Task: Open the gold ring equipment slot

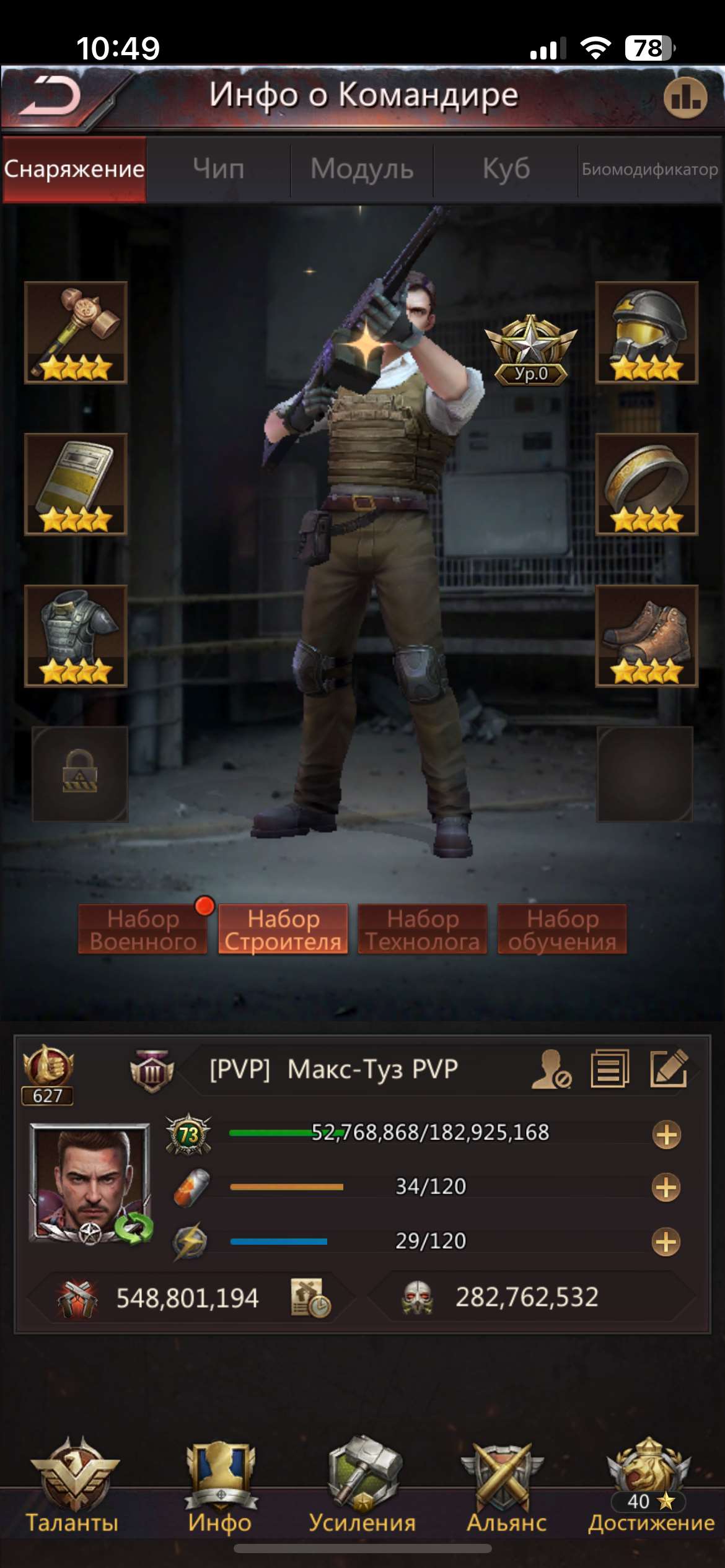Action: pos(646,484)
